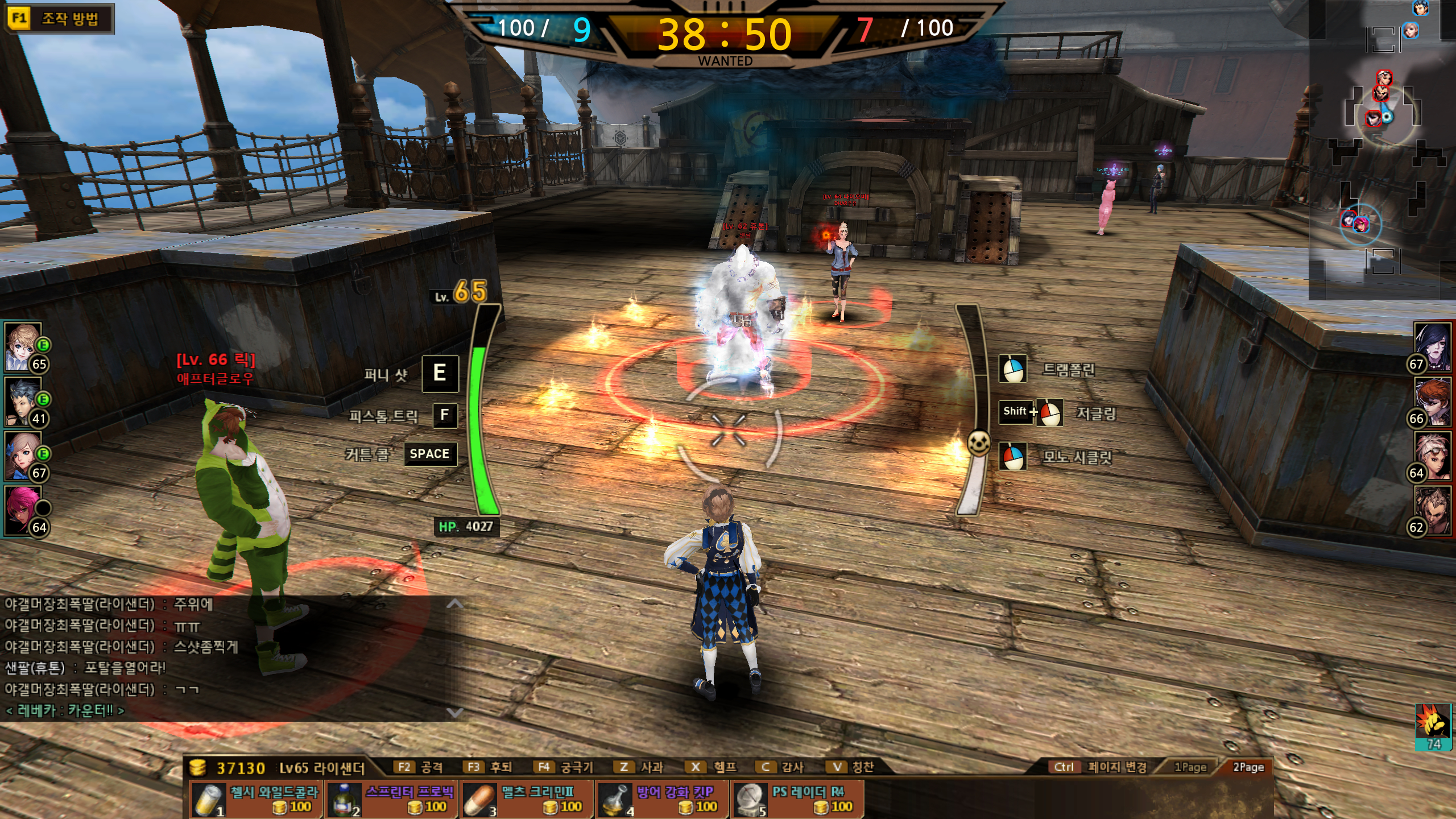Open the 조작 방법 controls help
The width and height of the screenshot is (1456, 819).
59,19
